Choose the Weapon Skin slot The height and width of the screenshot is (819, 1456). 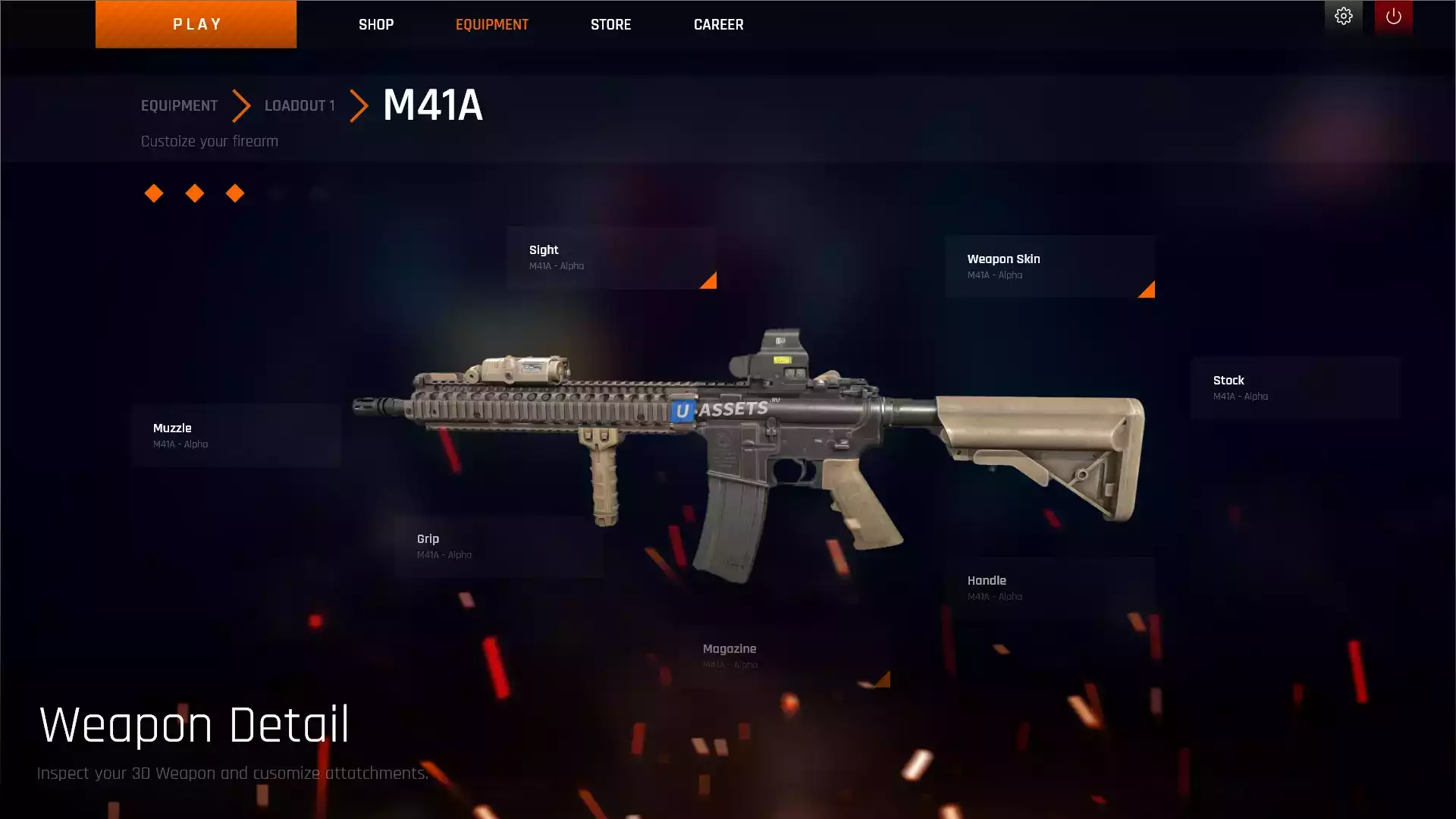click(x=1050, y=267)
